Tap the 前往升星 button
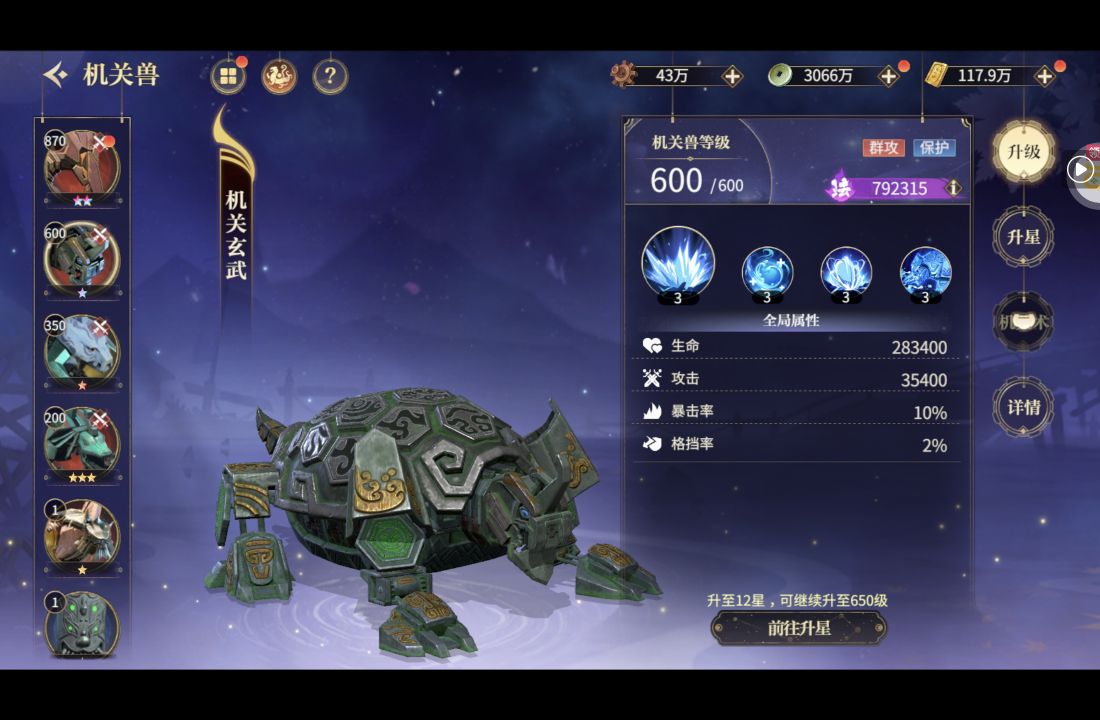 point(799,628)
